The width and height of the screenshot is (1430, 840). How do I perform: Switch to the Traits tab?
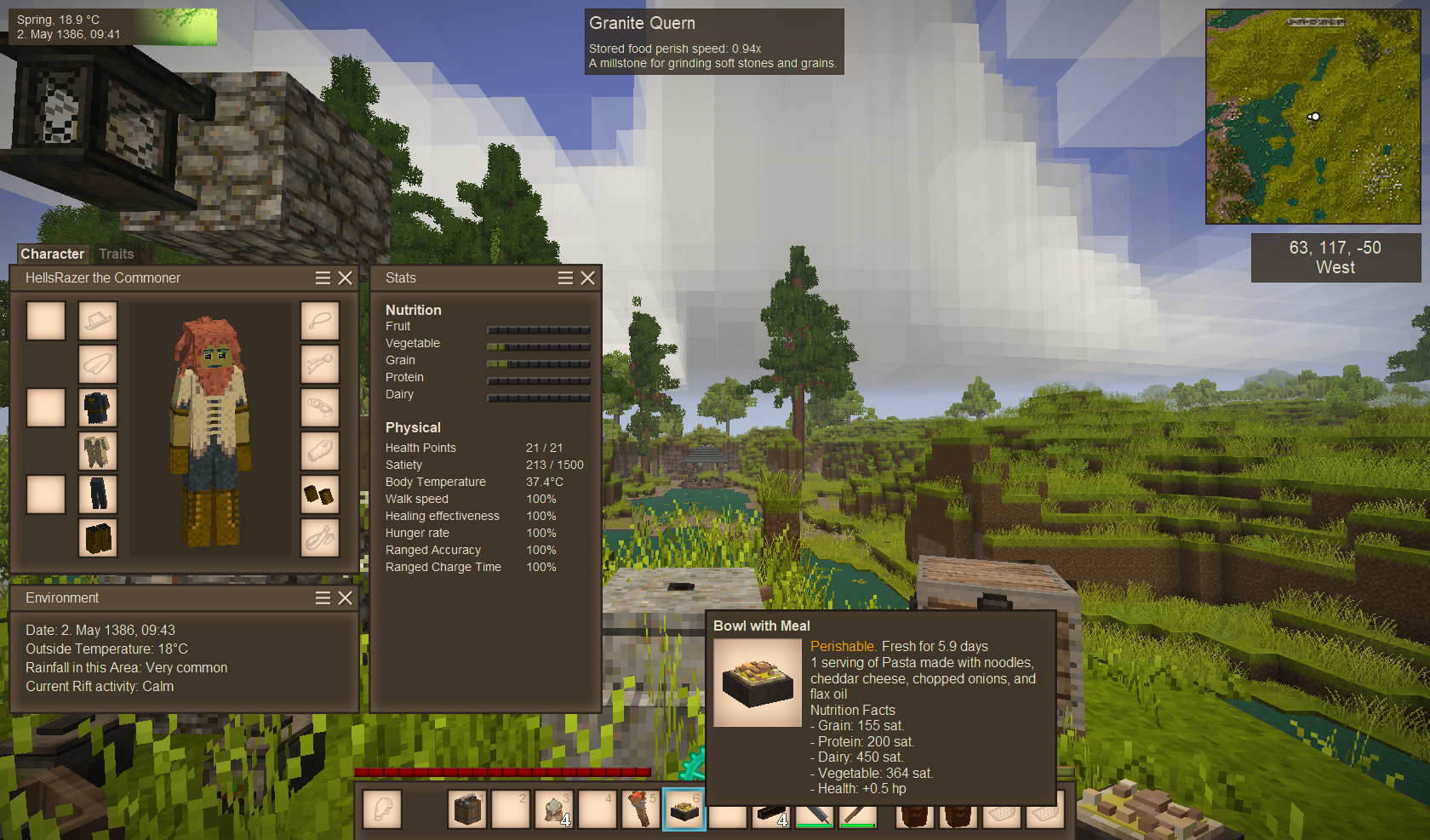coord(116,254)
